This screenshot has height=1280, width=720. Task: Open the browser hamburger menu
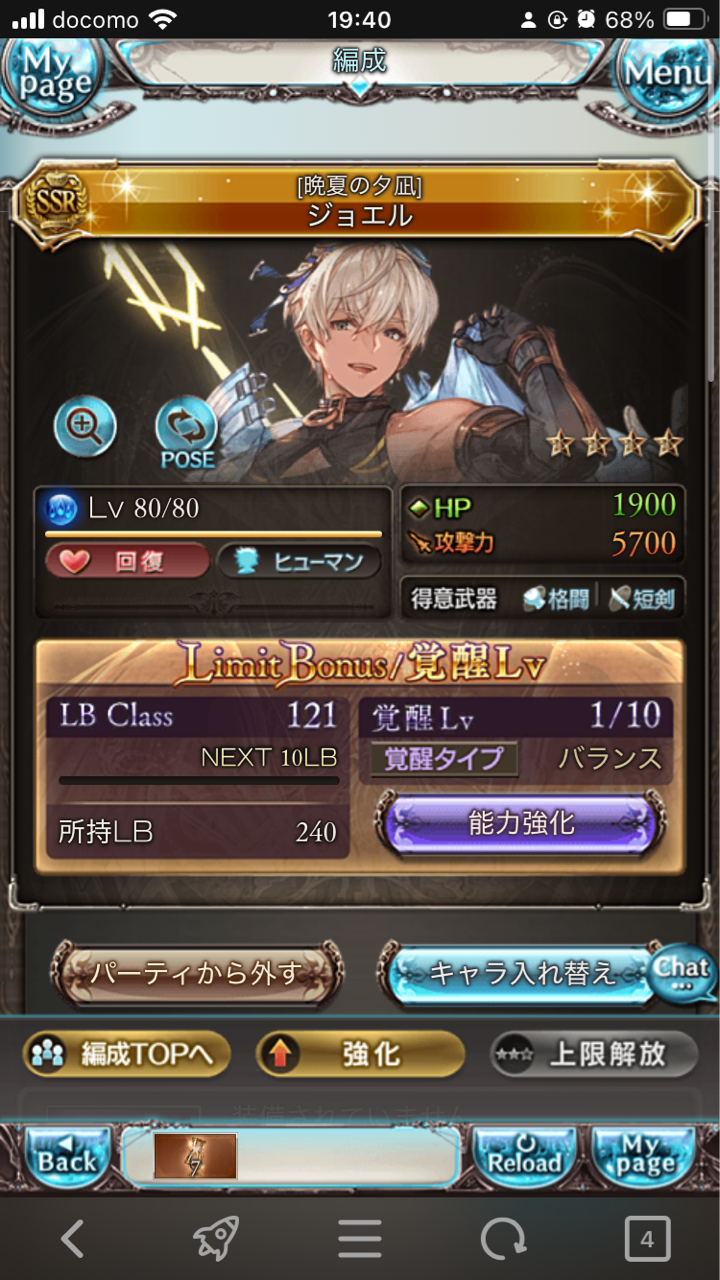click(360, 1240)
